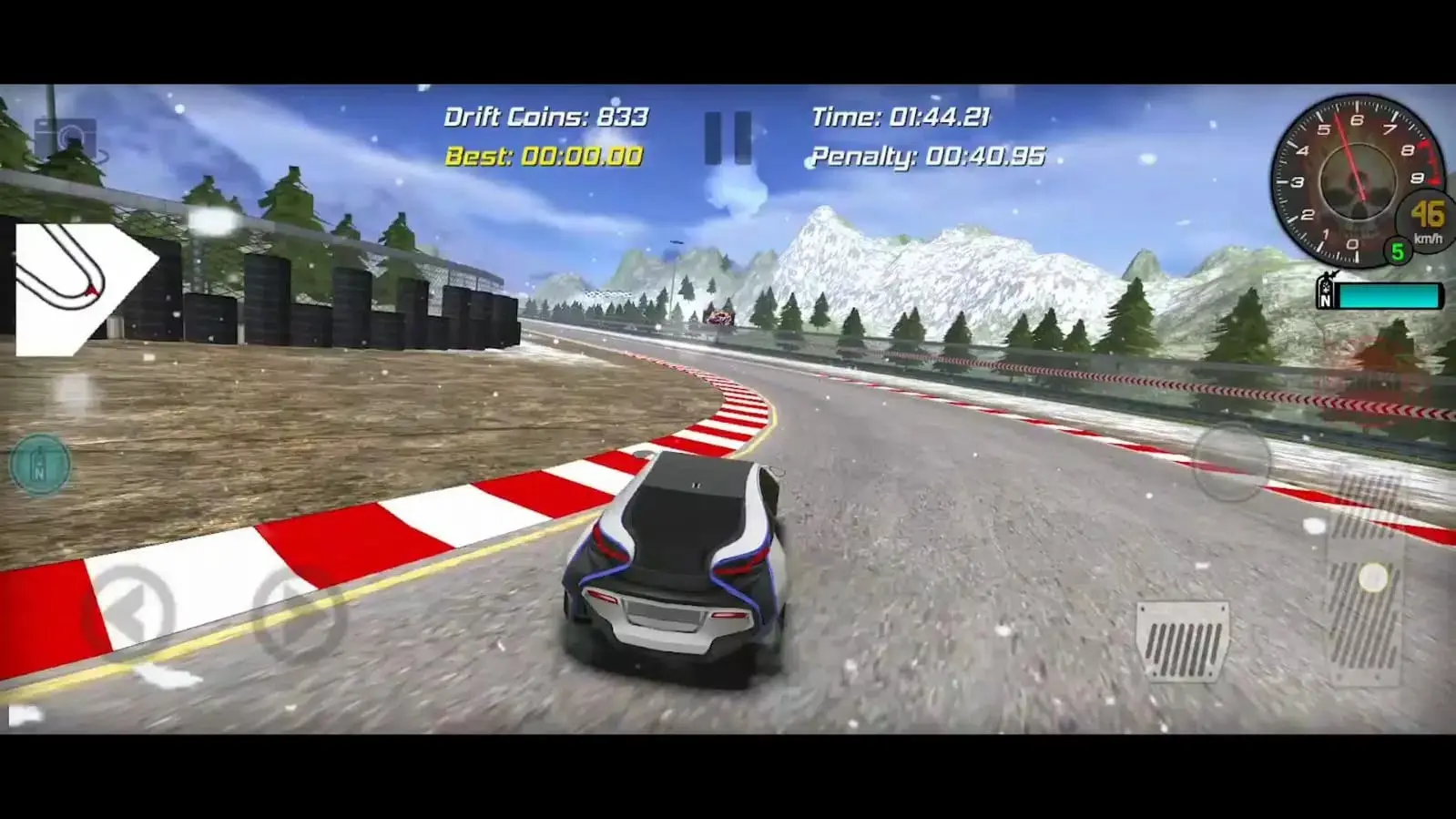
Task: Tap the round handbrake button above the pedals
Action: [x=1230, y=463]
